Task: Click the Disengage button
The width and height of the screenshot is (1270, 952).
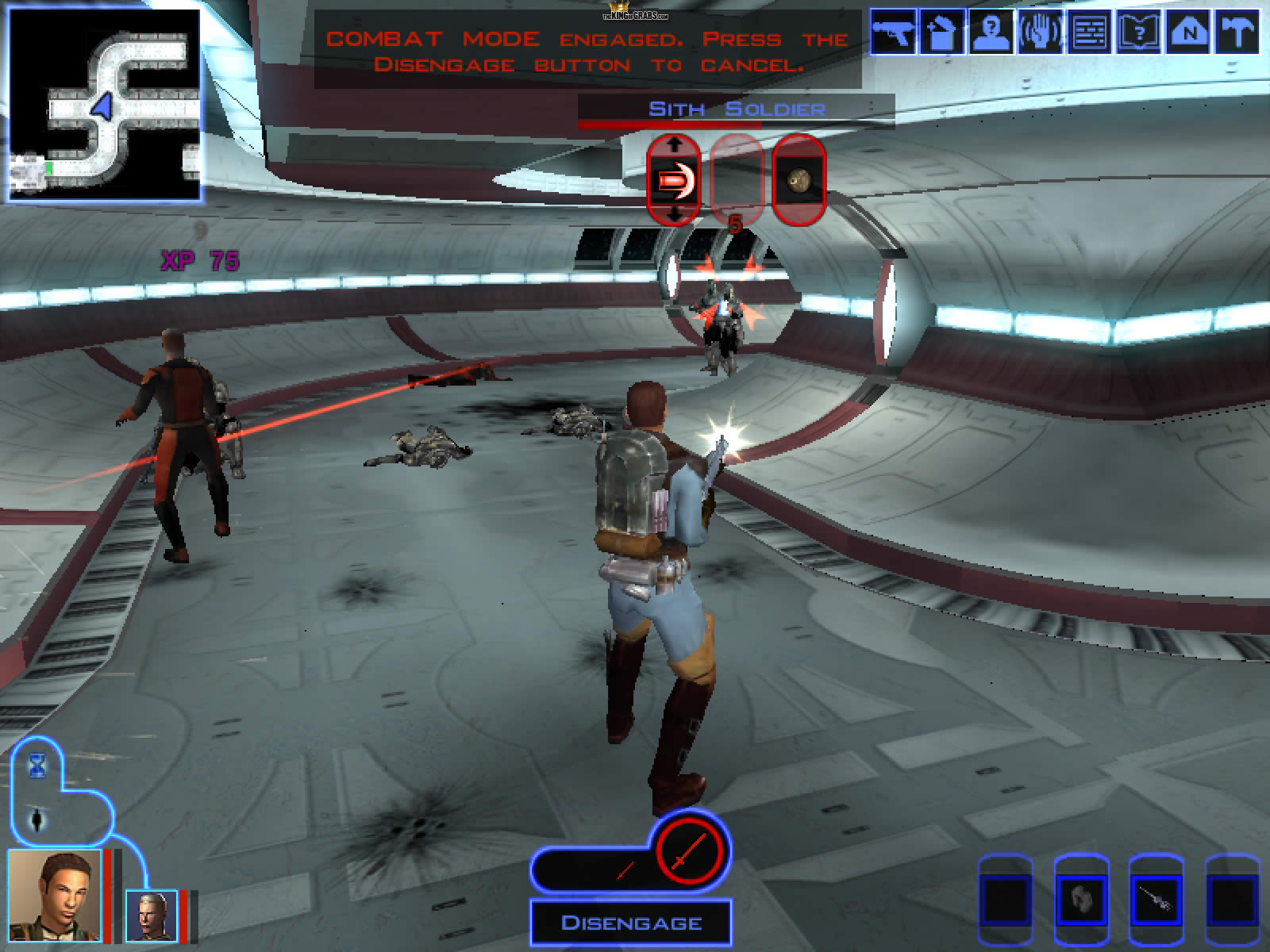Action: click(x=631, y=923)
